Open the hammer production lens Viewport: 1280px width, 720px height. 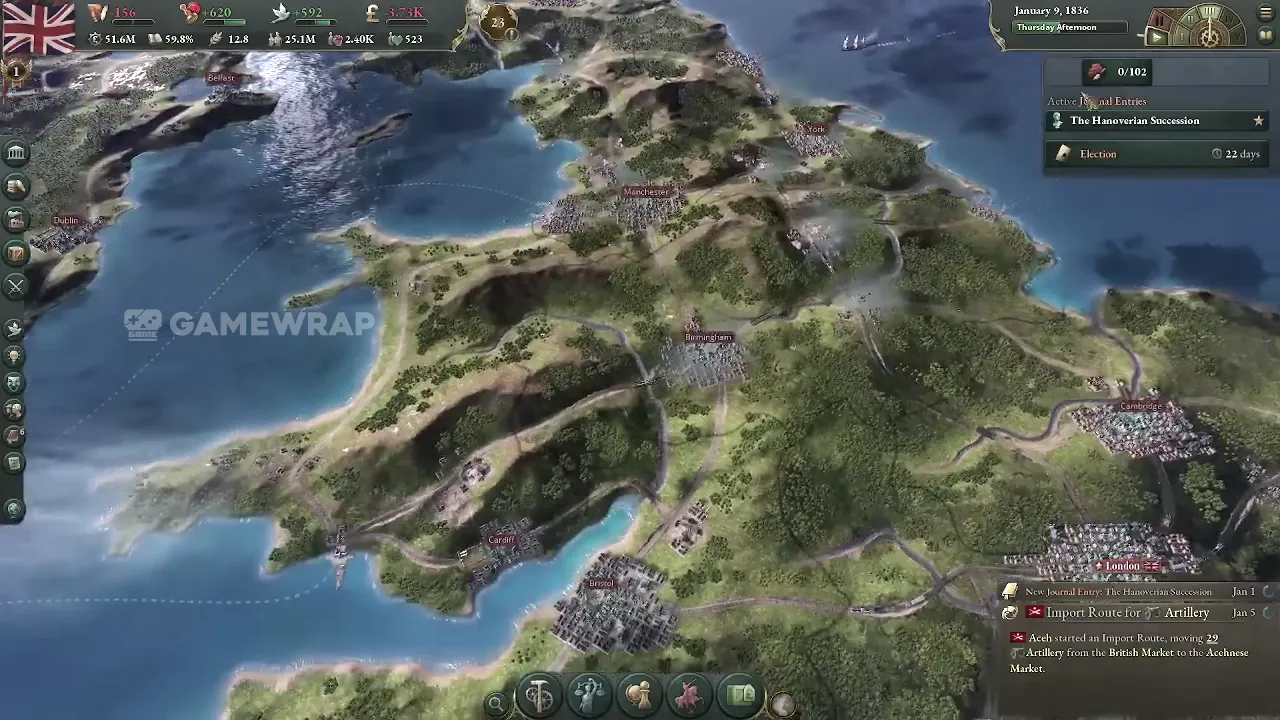pyautogui.click(x=539, y=695)
